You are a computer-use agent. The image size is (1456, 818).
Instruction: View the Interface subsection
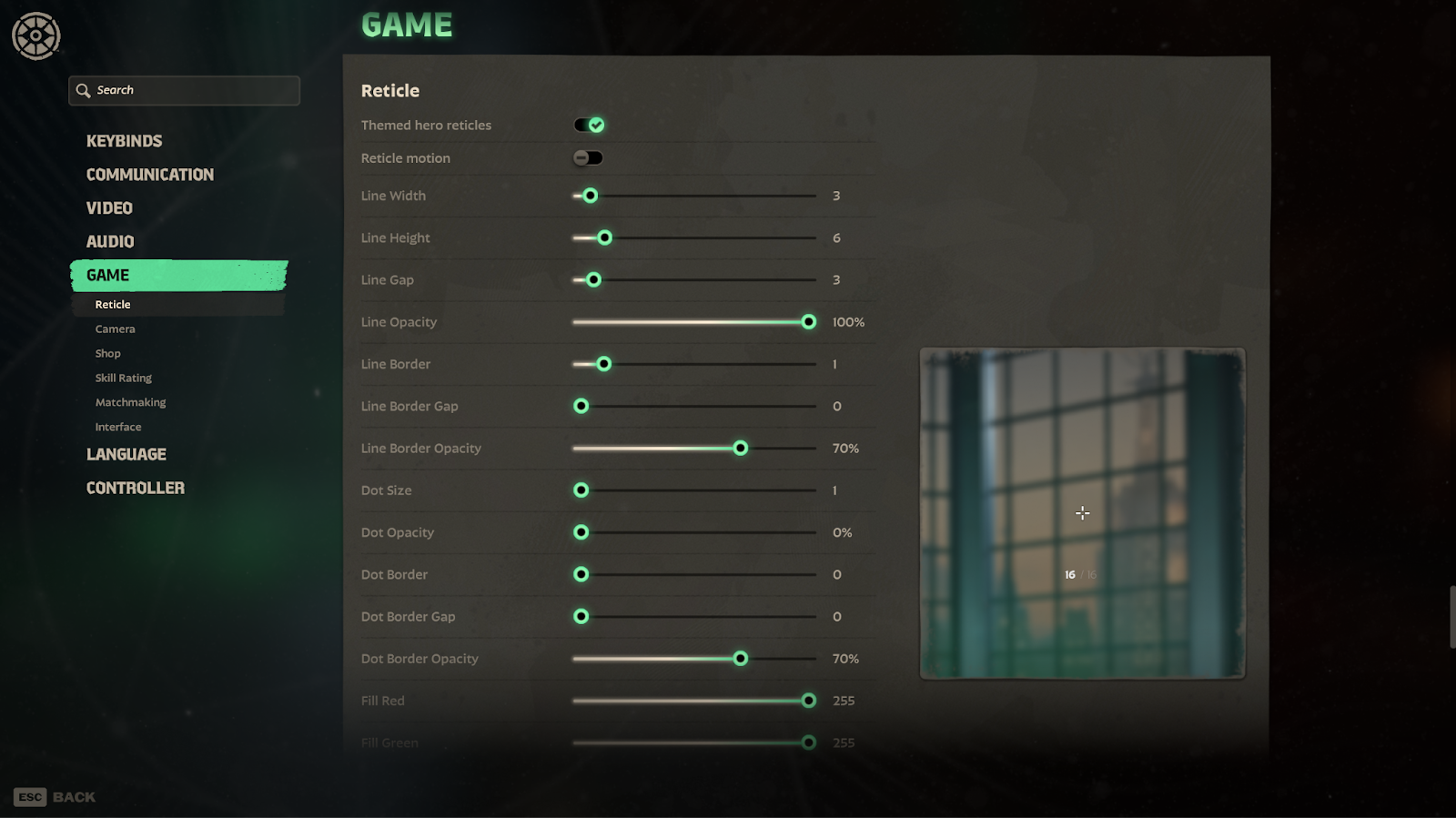[118, 428]
